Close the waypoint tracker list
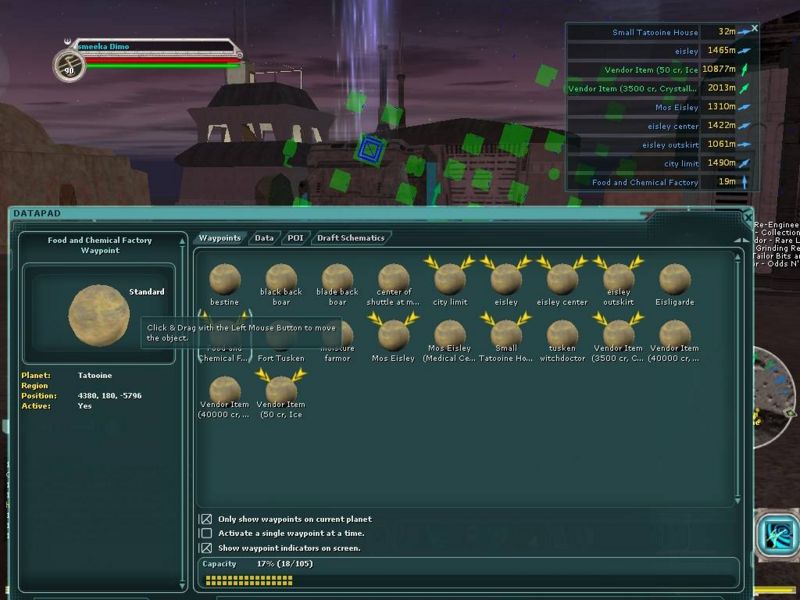This screenshot has width=800, height=600. pos(754,29)
